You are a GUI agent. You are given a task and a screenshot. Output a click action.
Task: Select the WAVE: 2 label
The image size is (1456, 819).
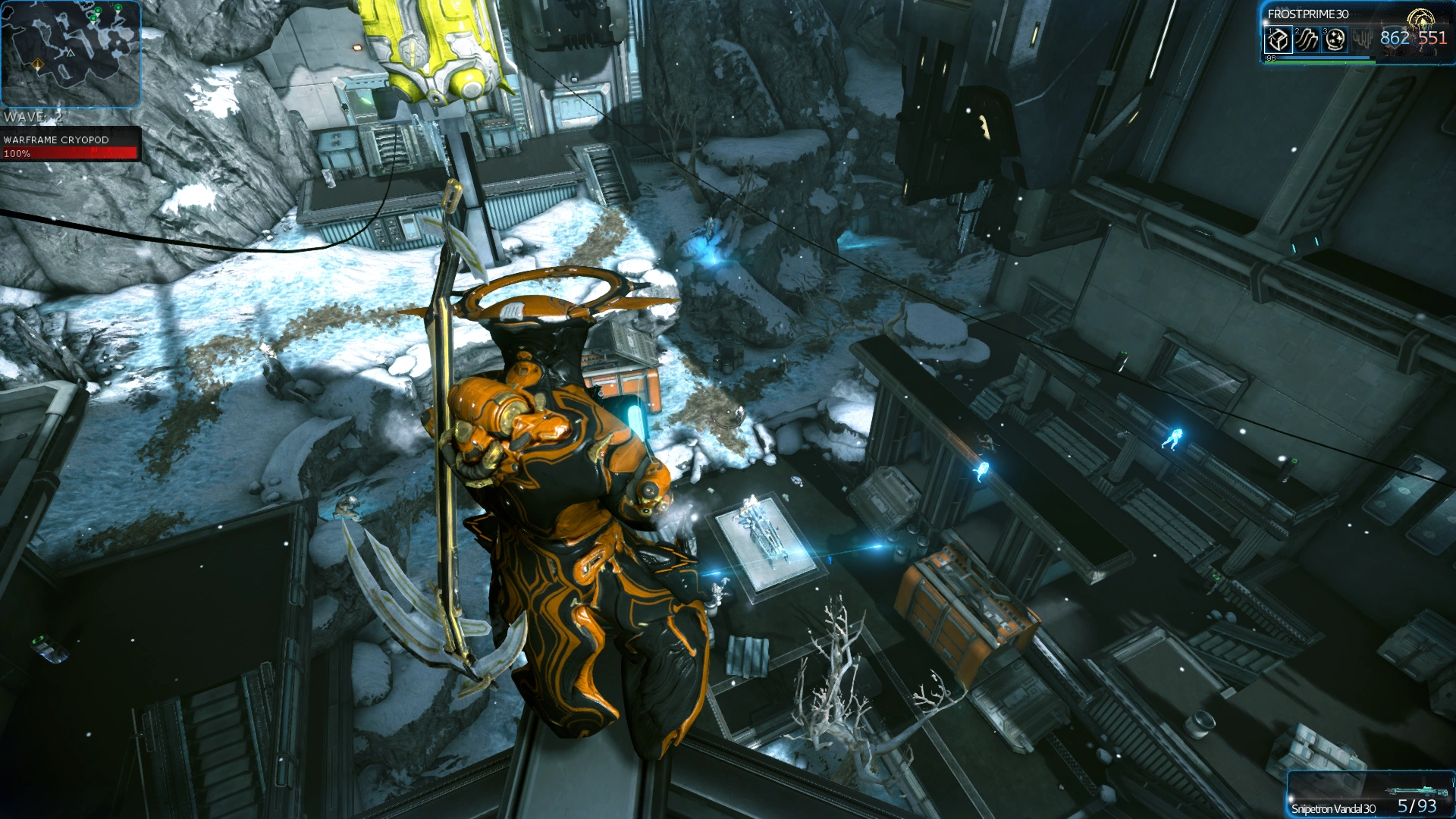coord(32,118)
